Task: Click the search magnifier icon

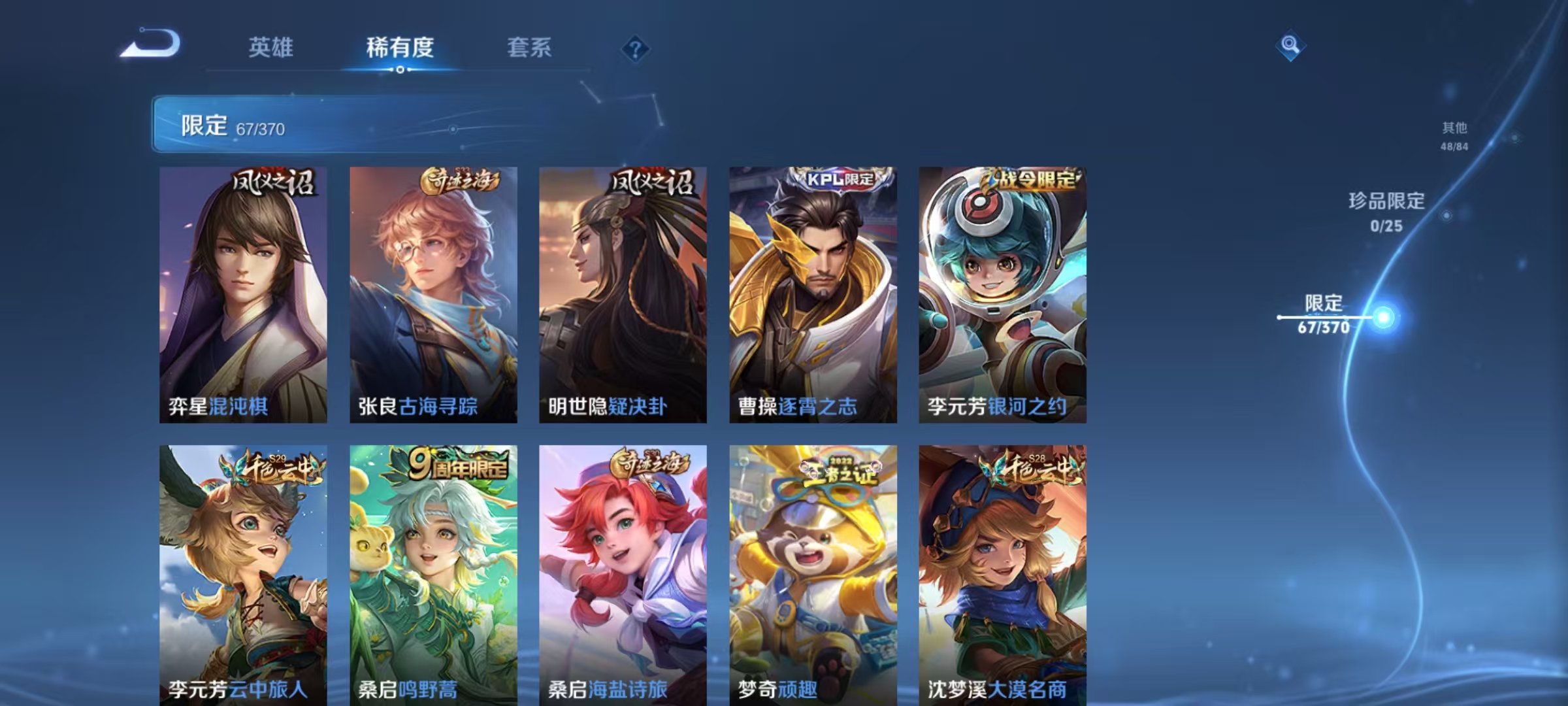Action: click(1290, 46)
